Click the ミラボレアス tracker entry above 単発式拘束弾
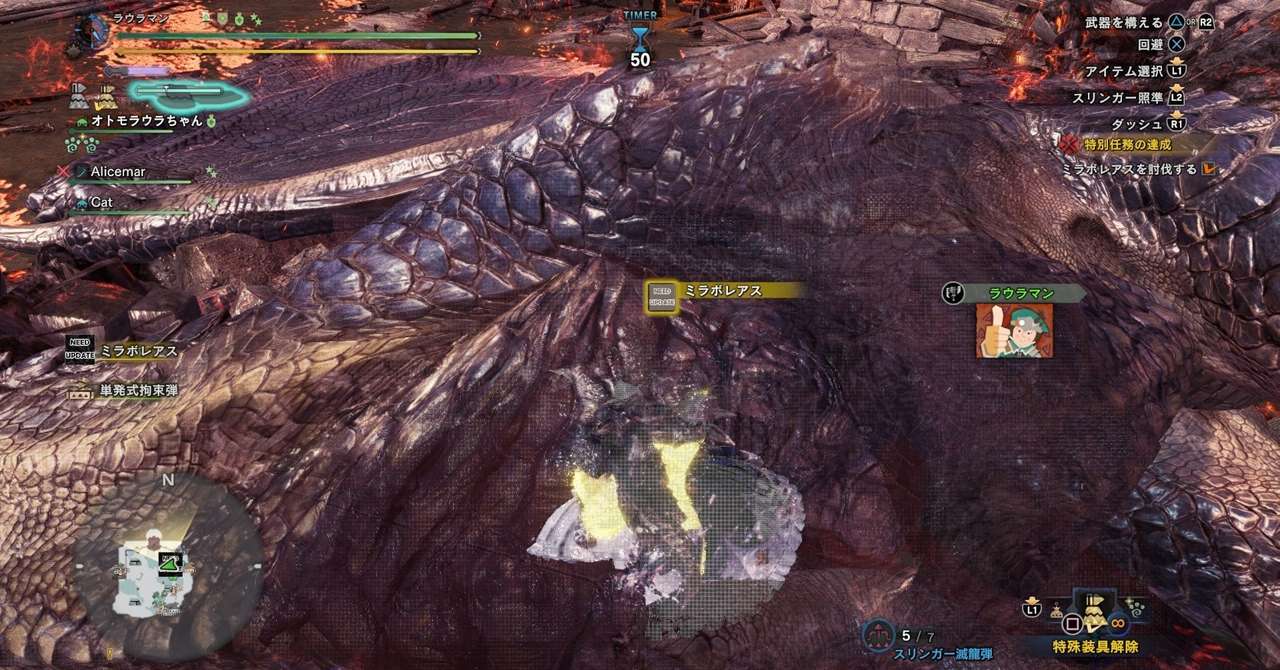Screen dimensions: 1280x670 [138, 351]
